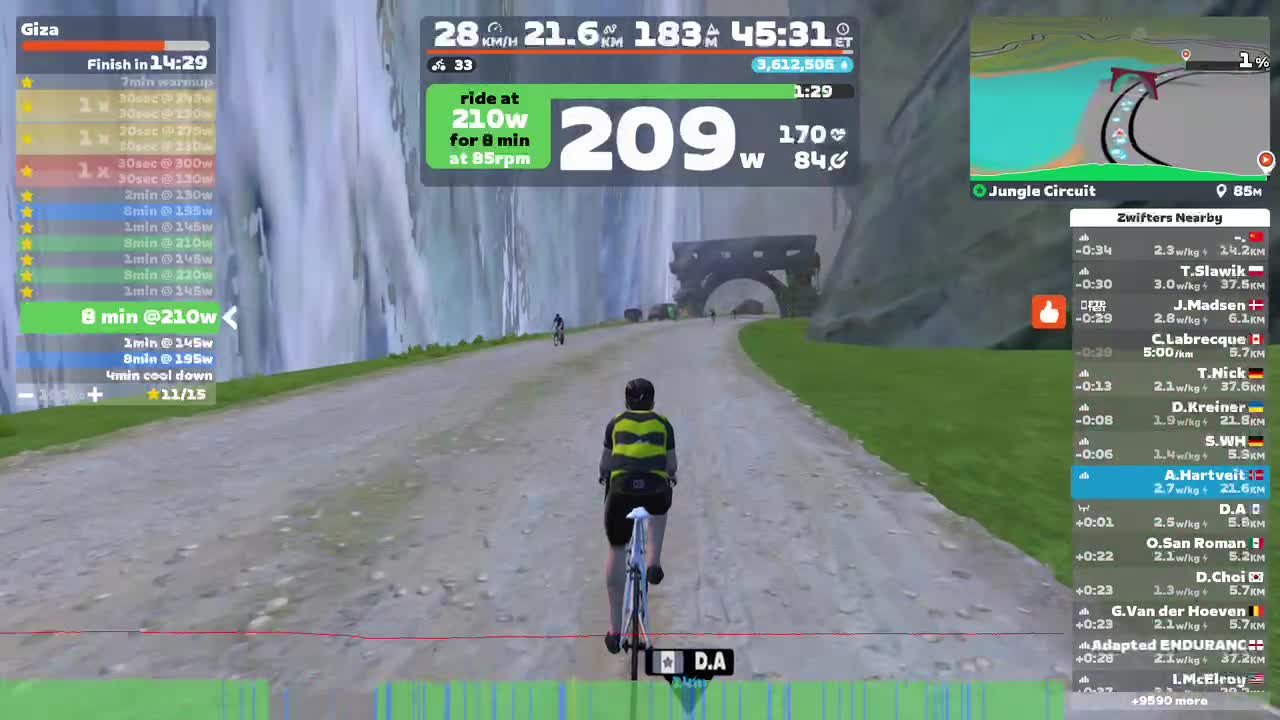This screenshot has width=1280, height=720.
Task: Select A.Hartveit in the riders list
Action: 1170,481
